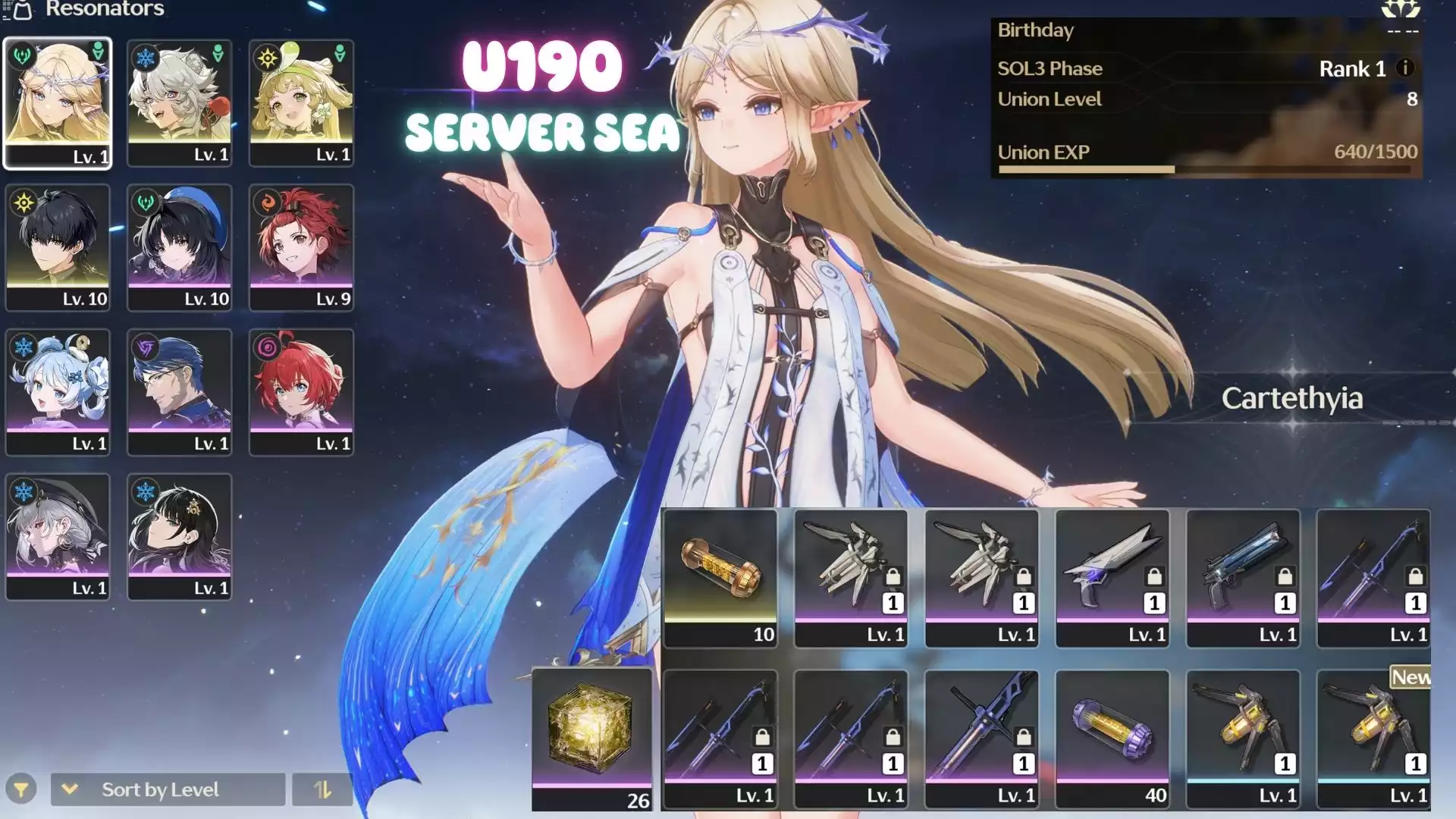
Task: Select the red-ponytail Lv. 9 resonator
Action: [302, 247]
